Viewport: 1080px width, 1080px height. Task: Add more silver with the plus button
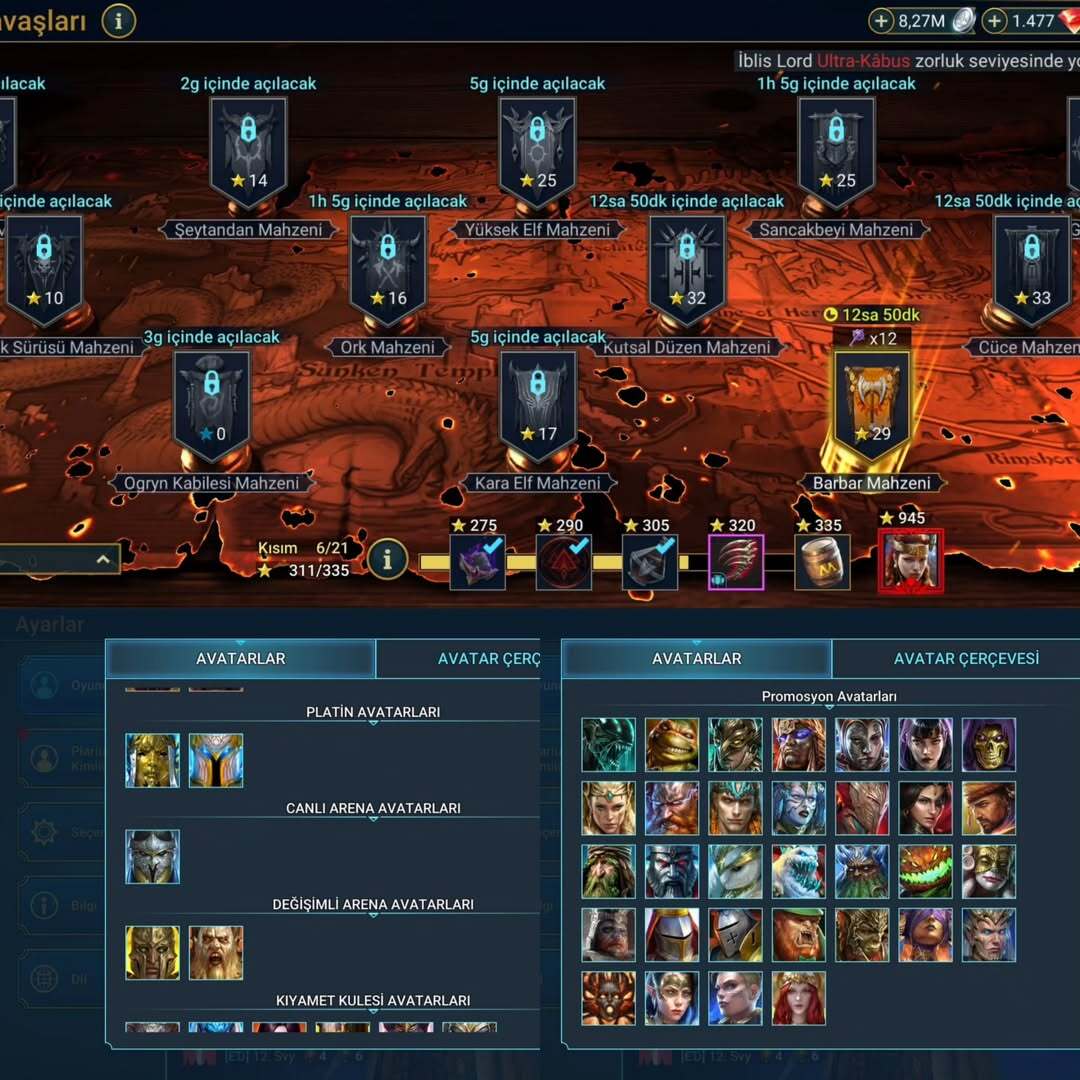click(881, 20)
